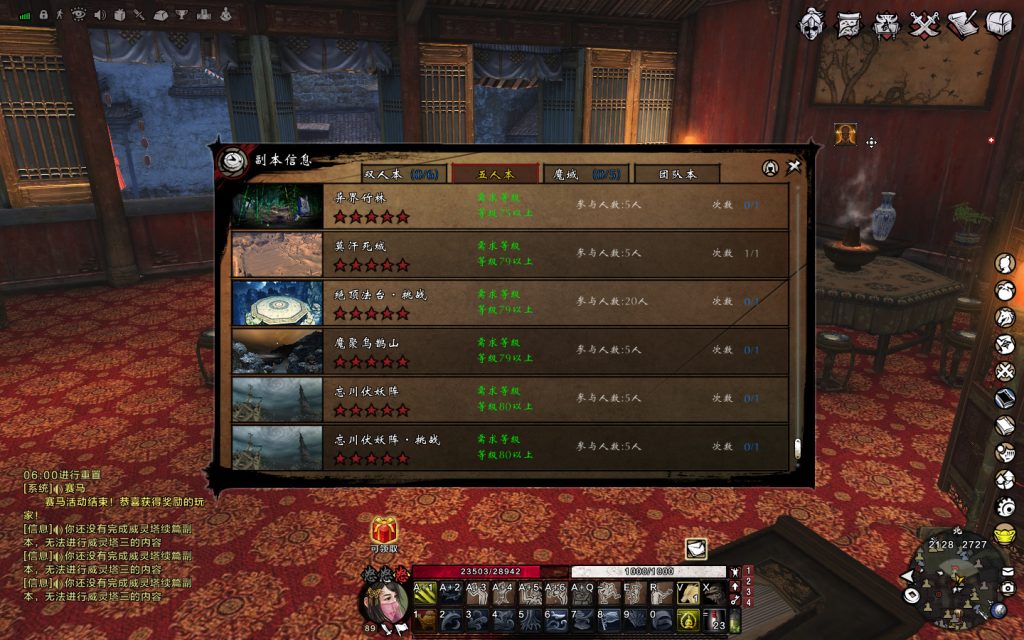This screenshot has width=1024, height=640.
Task: Open the treasure chest inventory icon
Action: pyautogui.click(x=1000, y=23)
